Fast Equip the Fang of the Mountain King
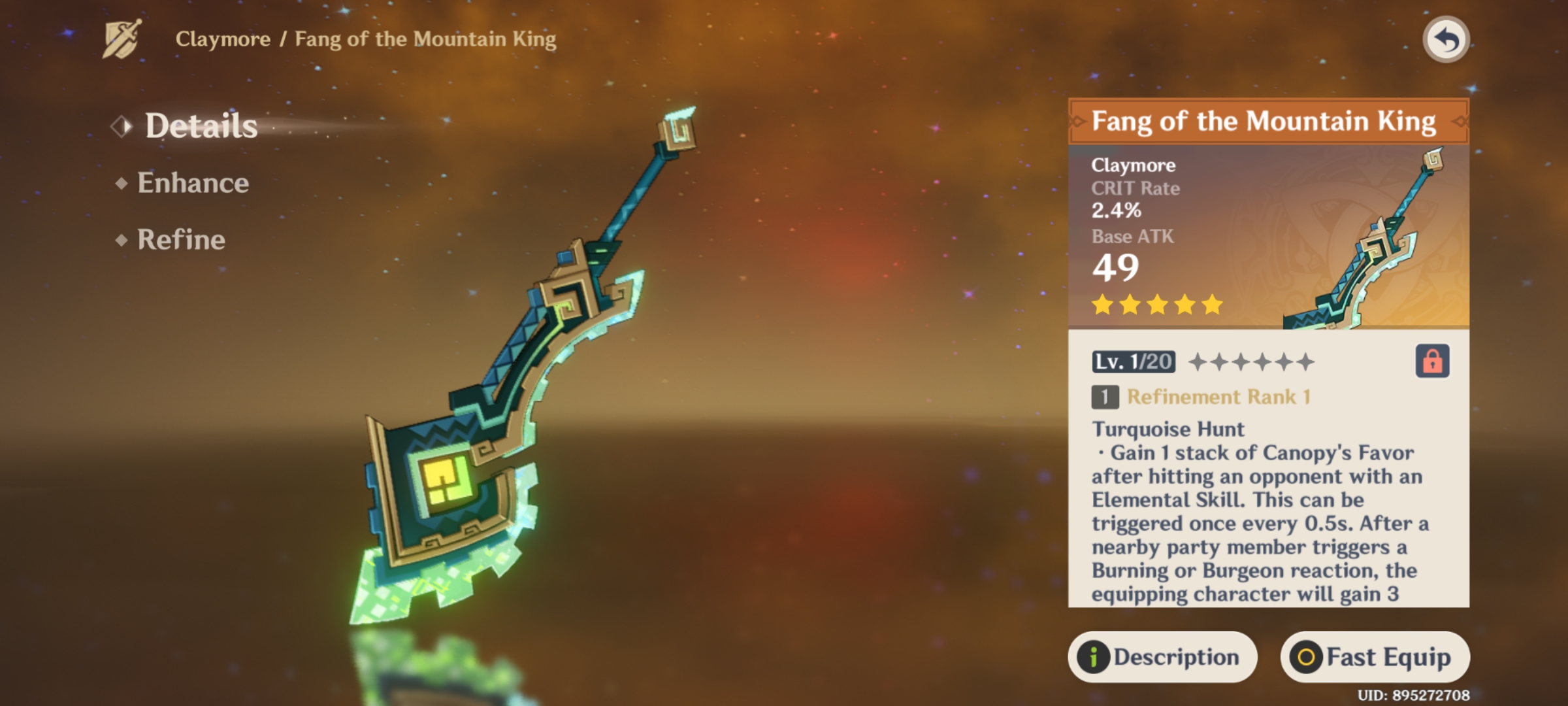This screenshot has height=706, width=1568. pyautogui.click(x=1375, y=656)
